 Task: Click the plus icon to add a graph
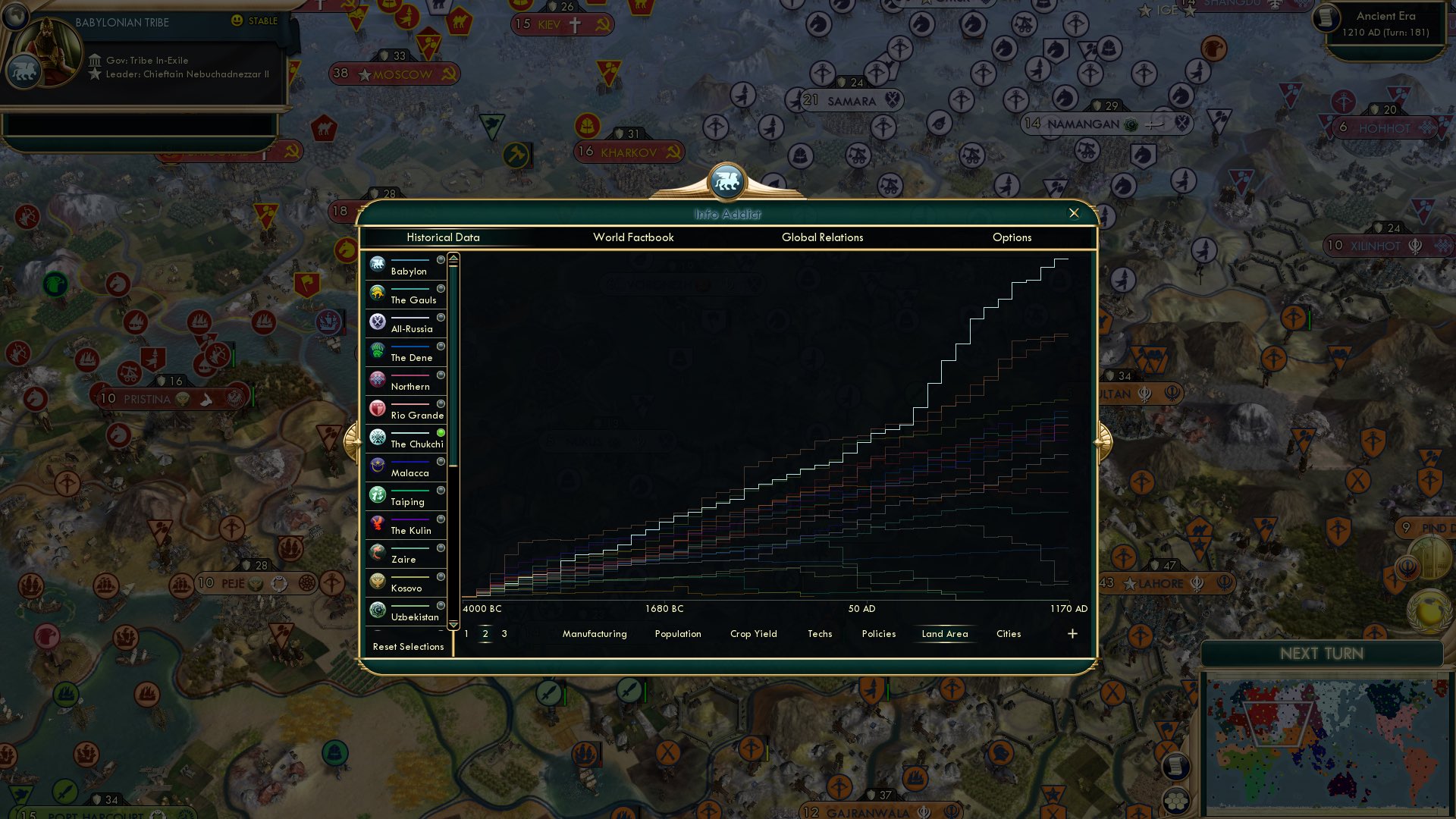tap(1072, 632)
